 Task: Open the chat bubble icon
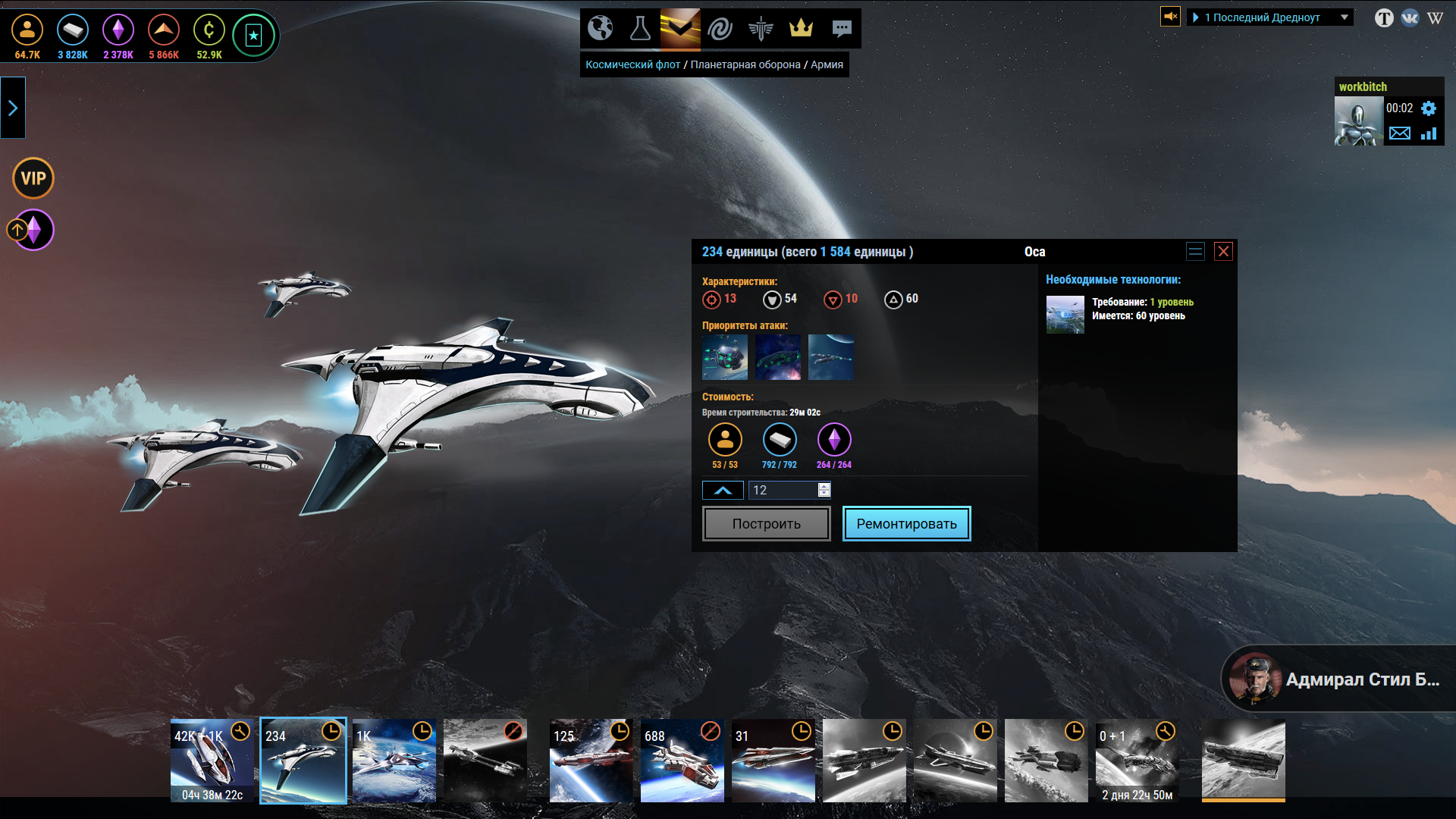(841, 29)
